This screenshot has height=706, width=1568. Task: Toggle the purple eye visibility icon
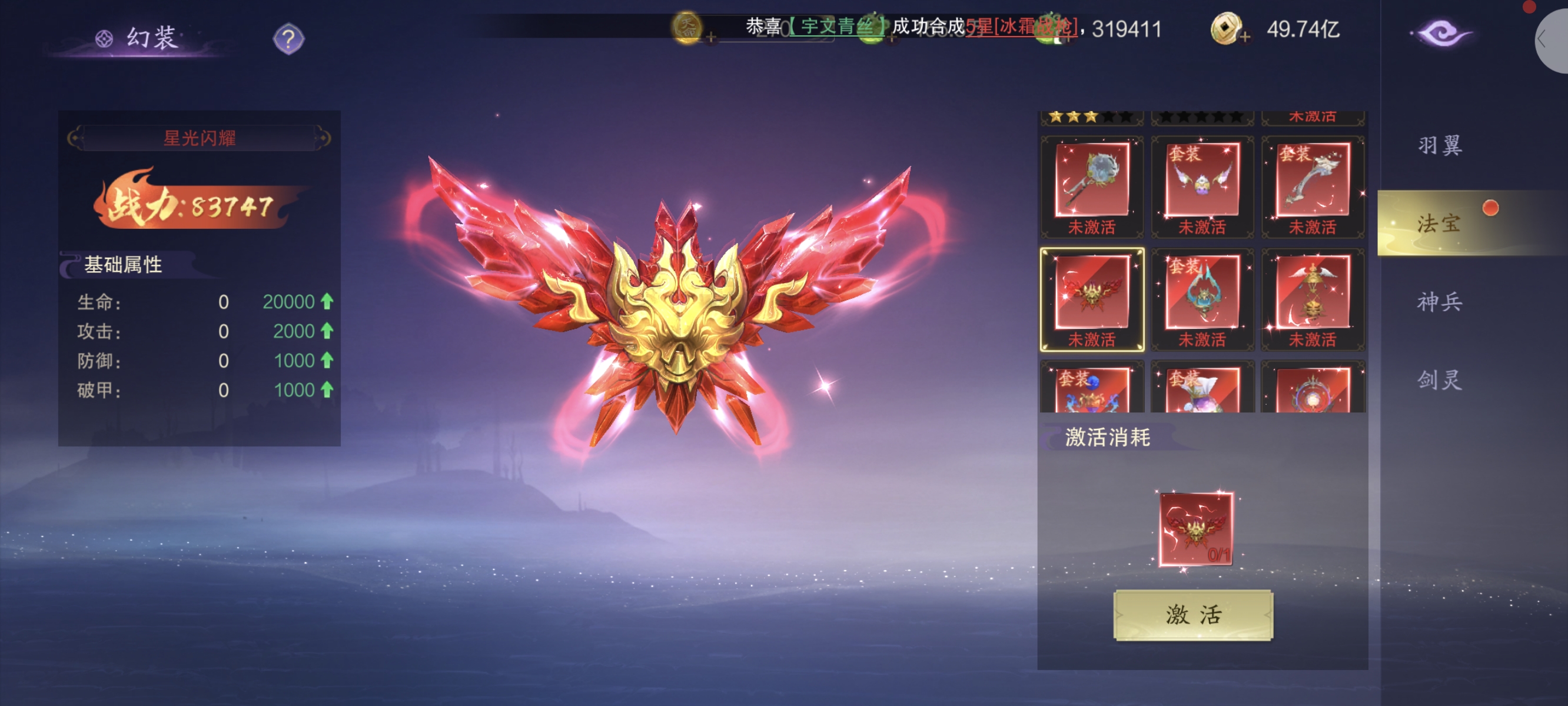1441,33
